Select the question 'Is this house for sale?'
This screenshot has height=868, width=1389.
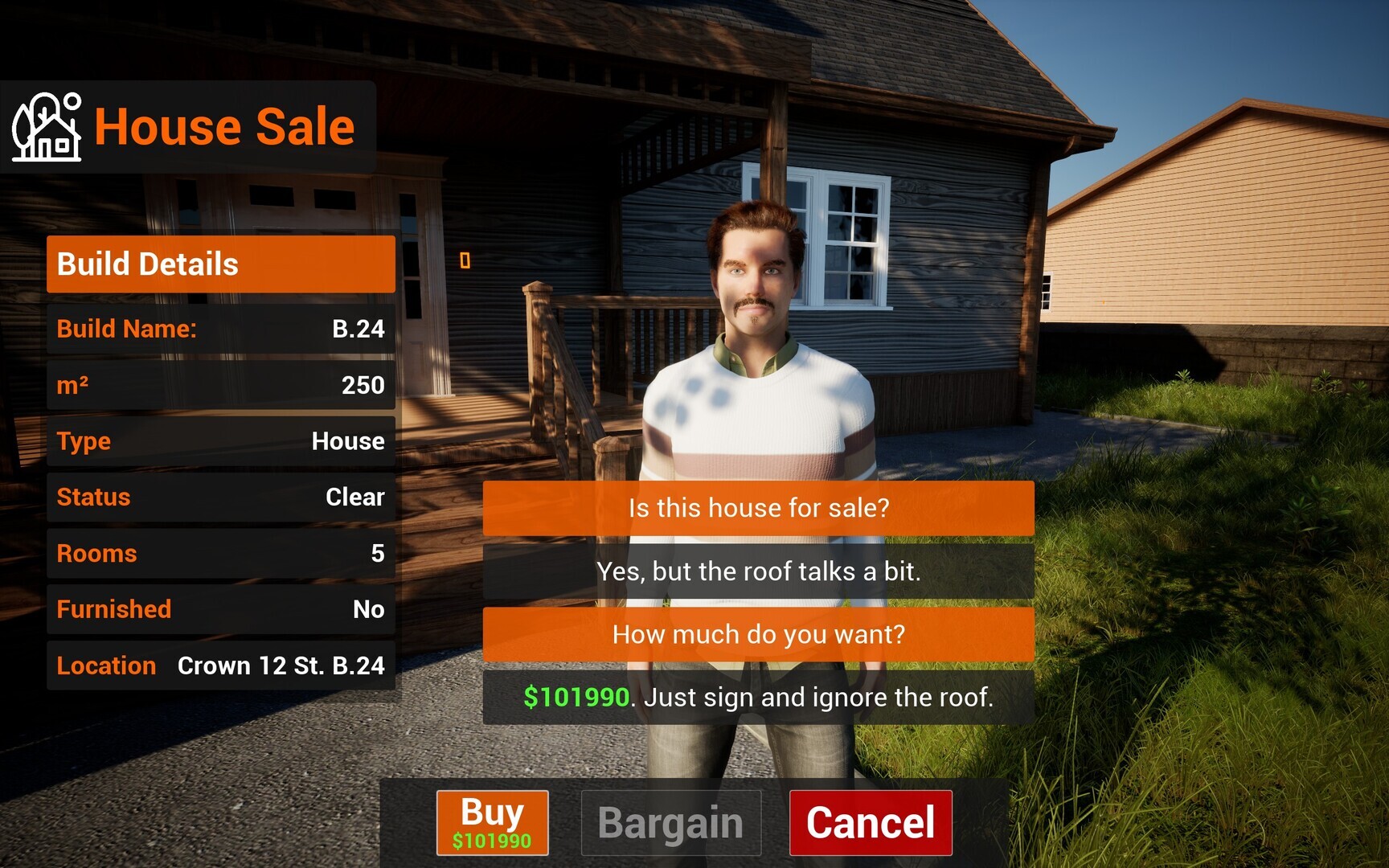click(757, 508)
